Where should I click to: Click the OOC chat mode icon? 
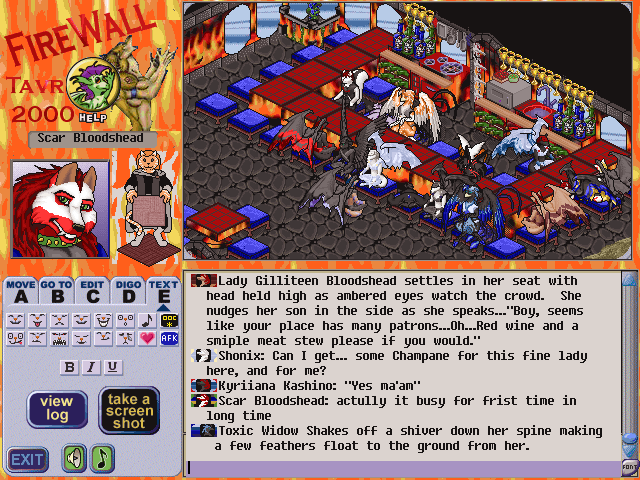[x=168, y=320]
